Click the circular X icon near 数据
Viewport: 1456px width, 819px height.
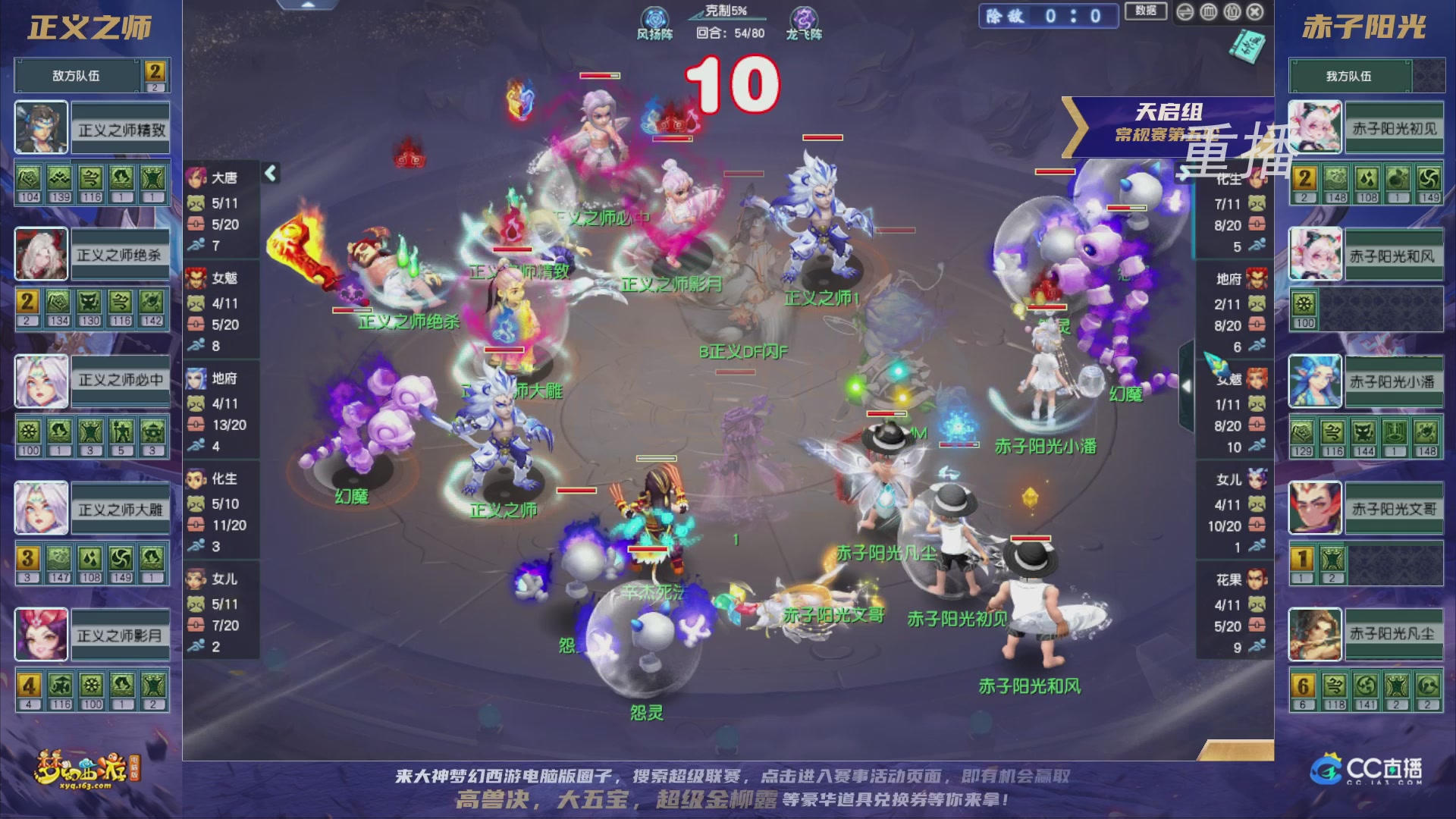1256,12
